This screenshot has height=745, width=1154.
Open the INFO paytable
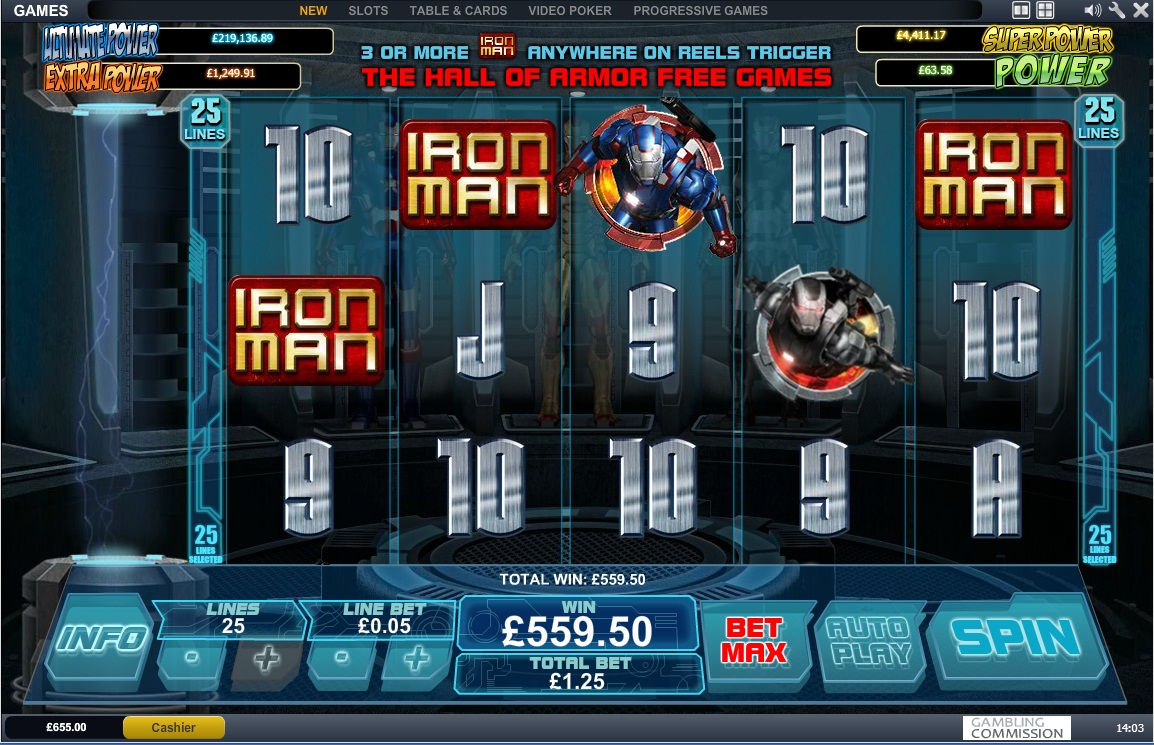104,638
